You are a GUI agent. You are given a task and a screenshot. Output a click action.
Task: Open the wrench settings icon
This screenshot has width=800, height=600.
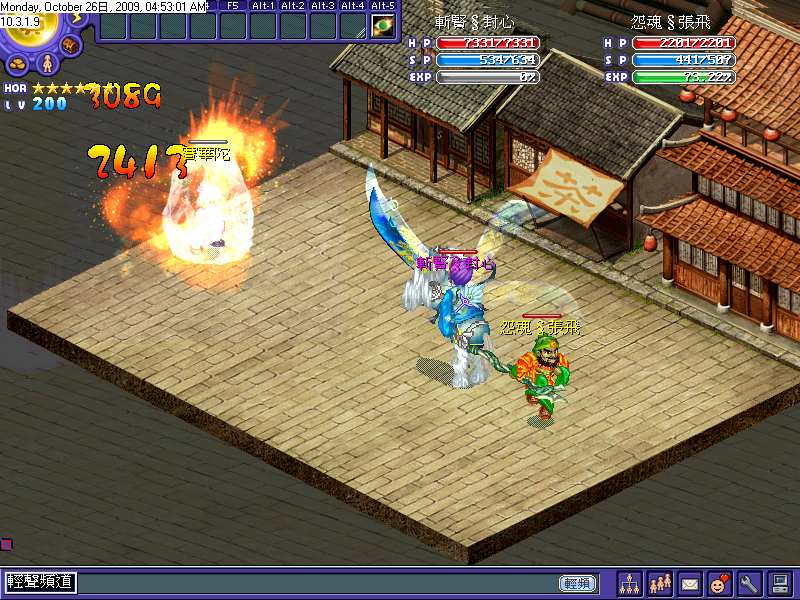coord(748,583)
